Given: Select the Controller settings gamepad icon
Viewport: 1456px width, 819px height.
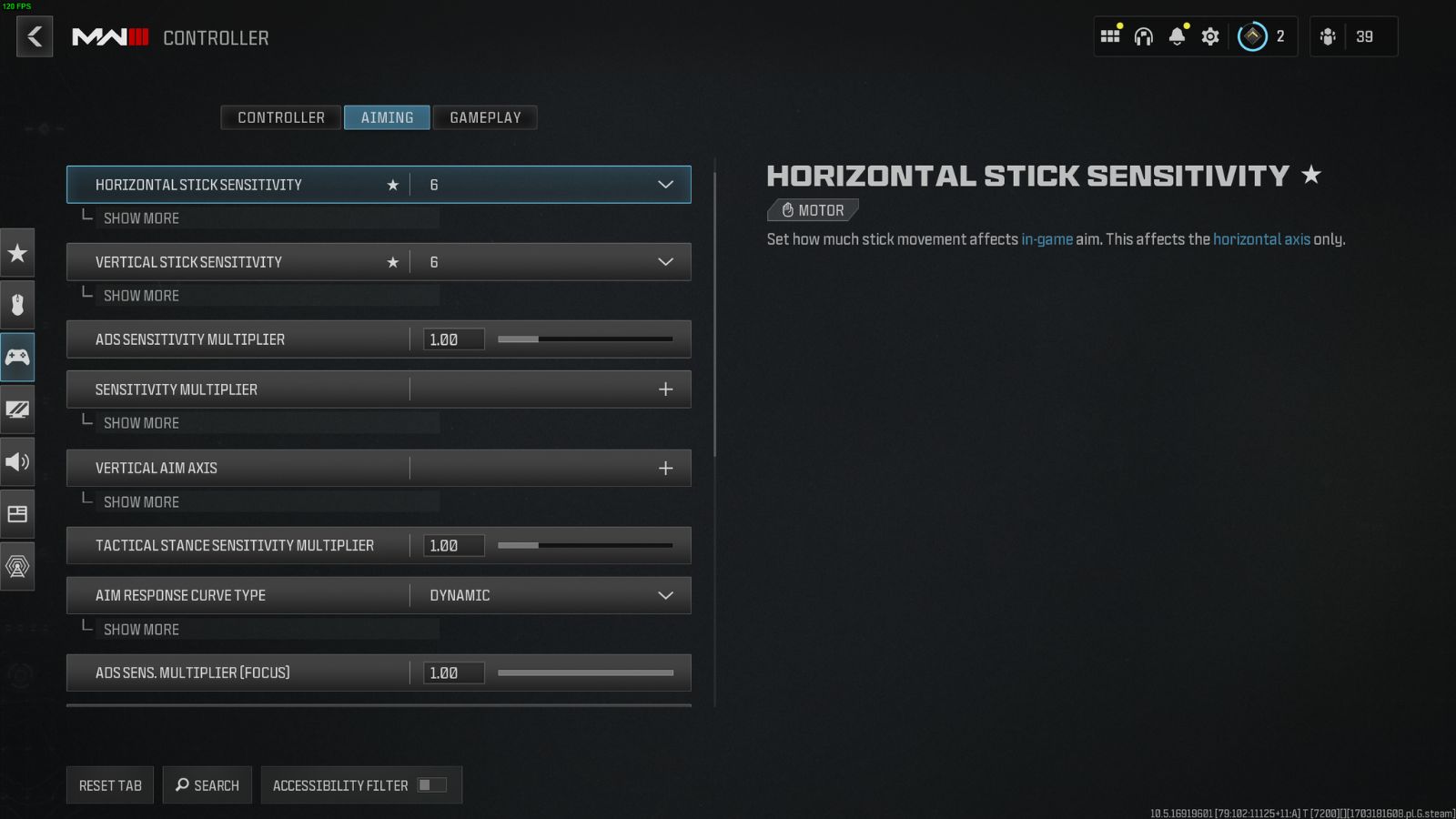Looking at the screenshot, I should (x=17, y=357).
